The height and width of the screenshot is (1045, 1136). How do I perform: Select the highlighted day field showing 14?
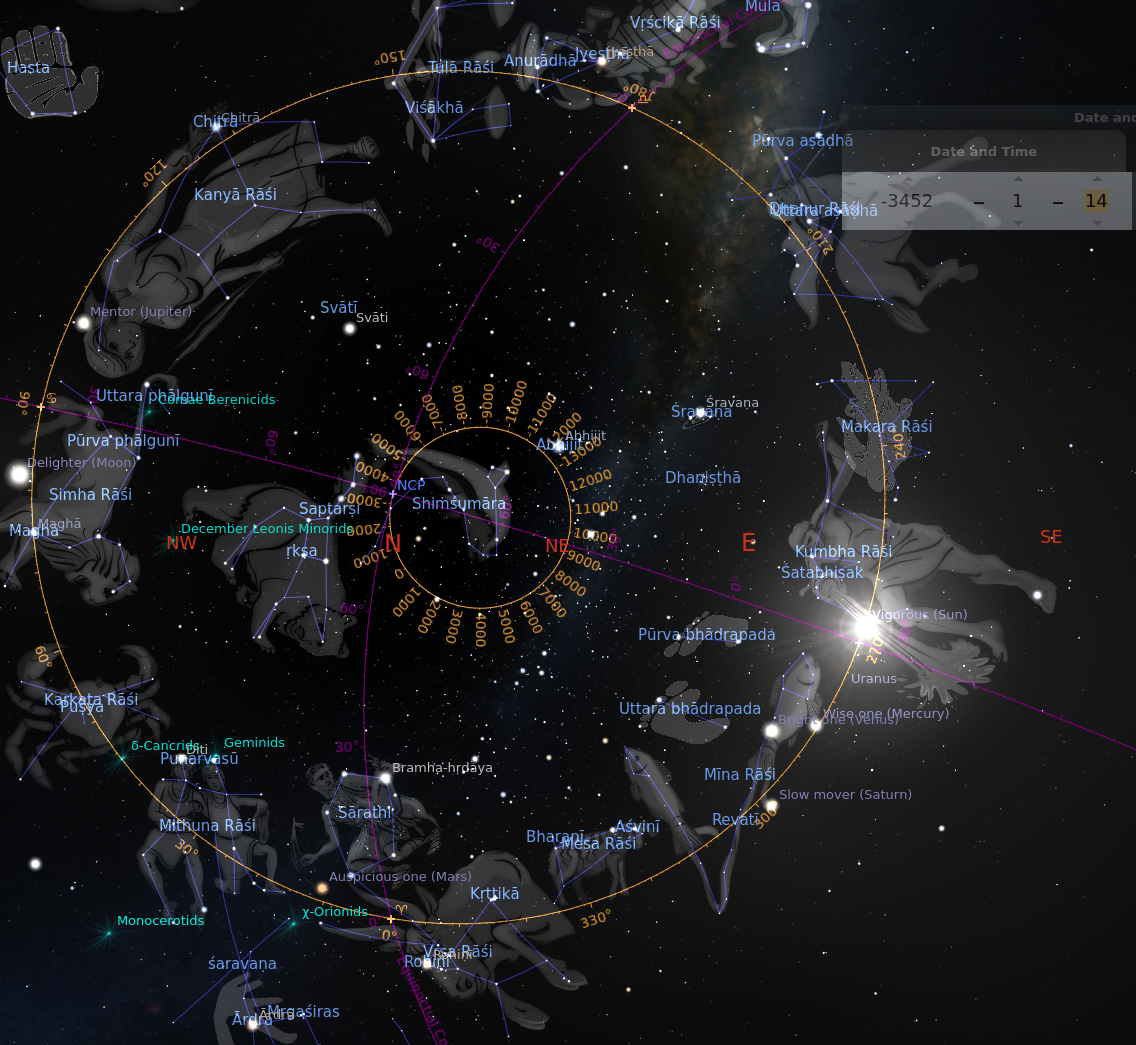pyautogui.click(x=1096, y=201)
